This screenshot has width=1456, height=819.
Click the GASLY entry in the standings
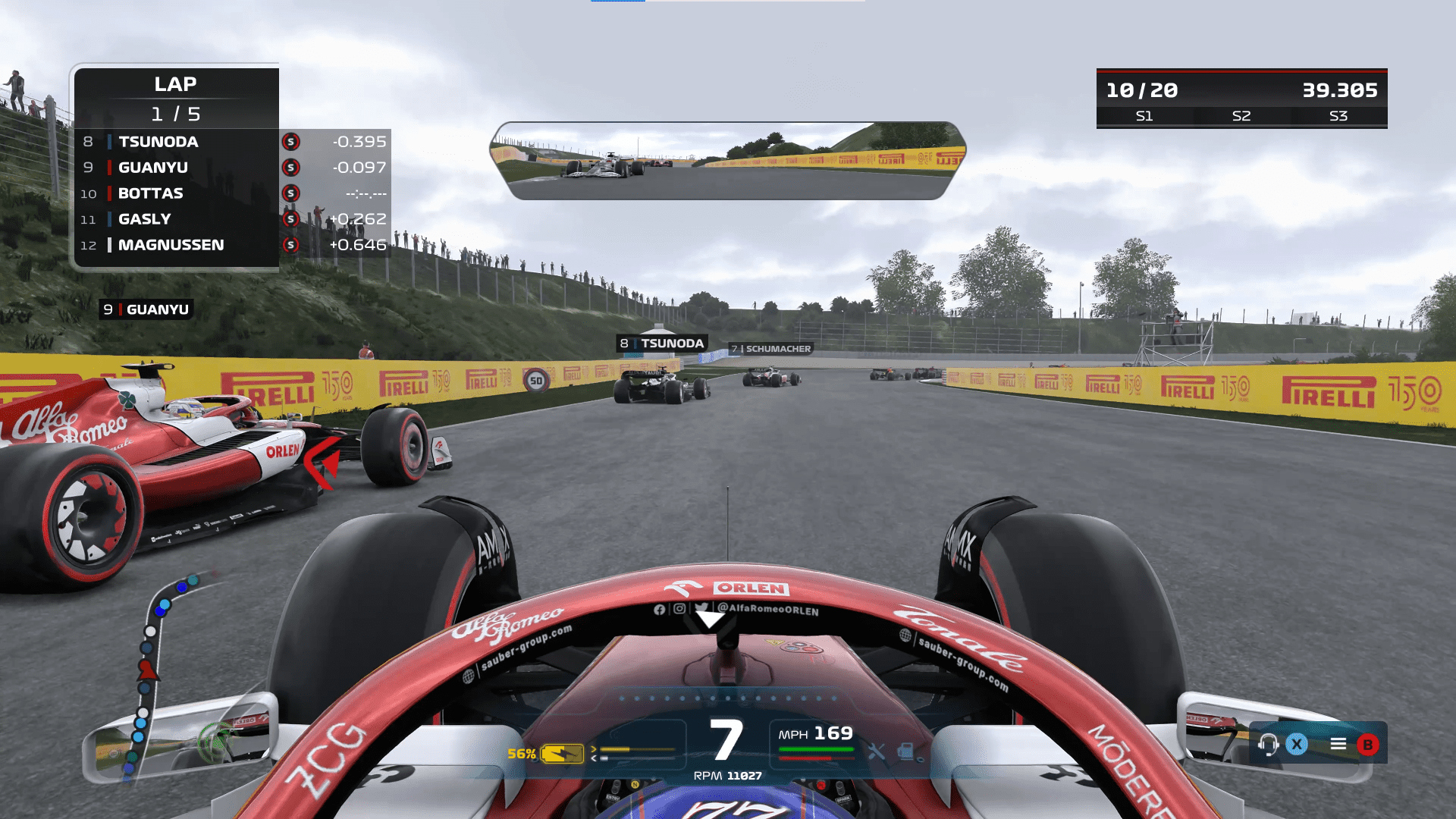(146, 219)
